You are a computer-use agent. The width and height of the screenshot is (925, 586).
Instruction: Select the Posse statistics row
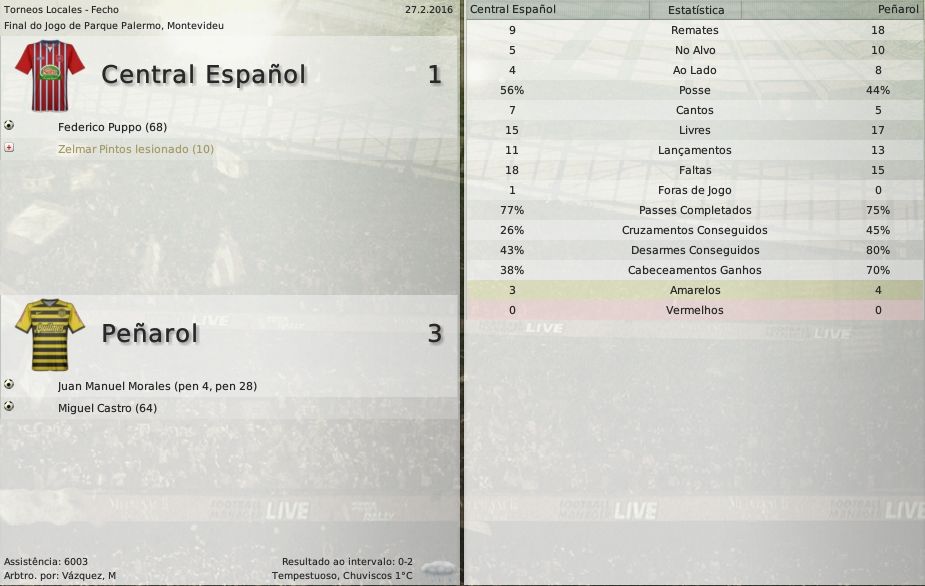[x=694, y=90]
